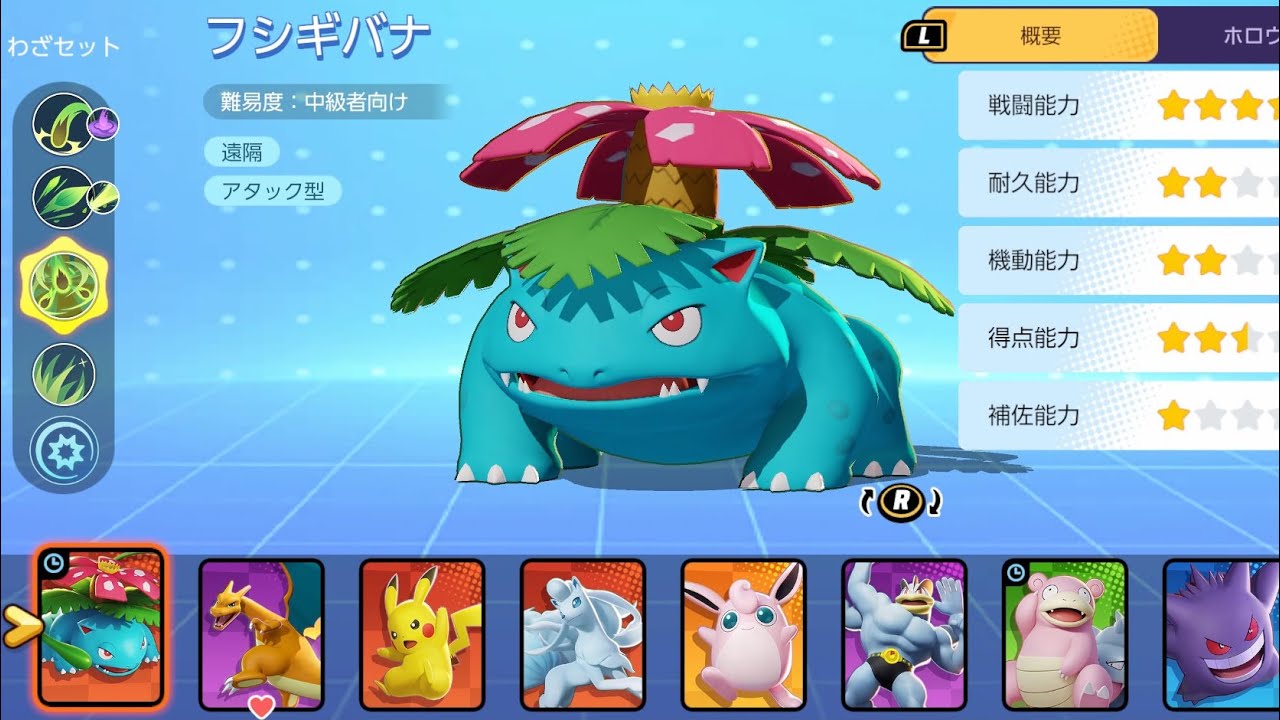Show the leaf move set with green badge

[64, 197]
